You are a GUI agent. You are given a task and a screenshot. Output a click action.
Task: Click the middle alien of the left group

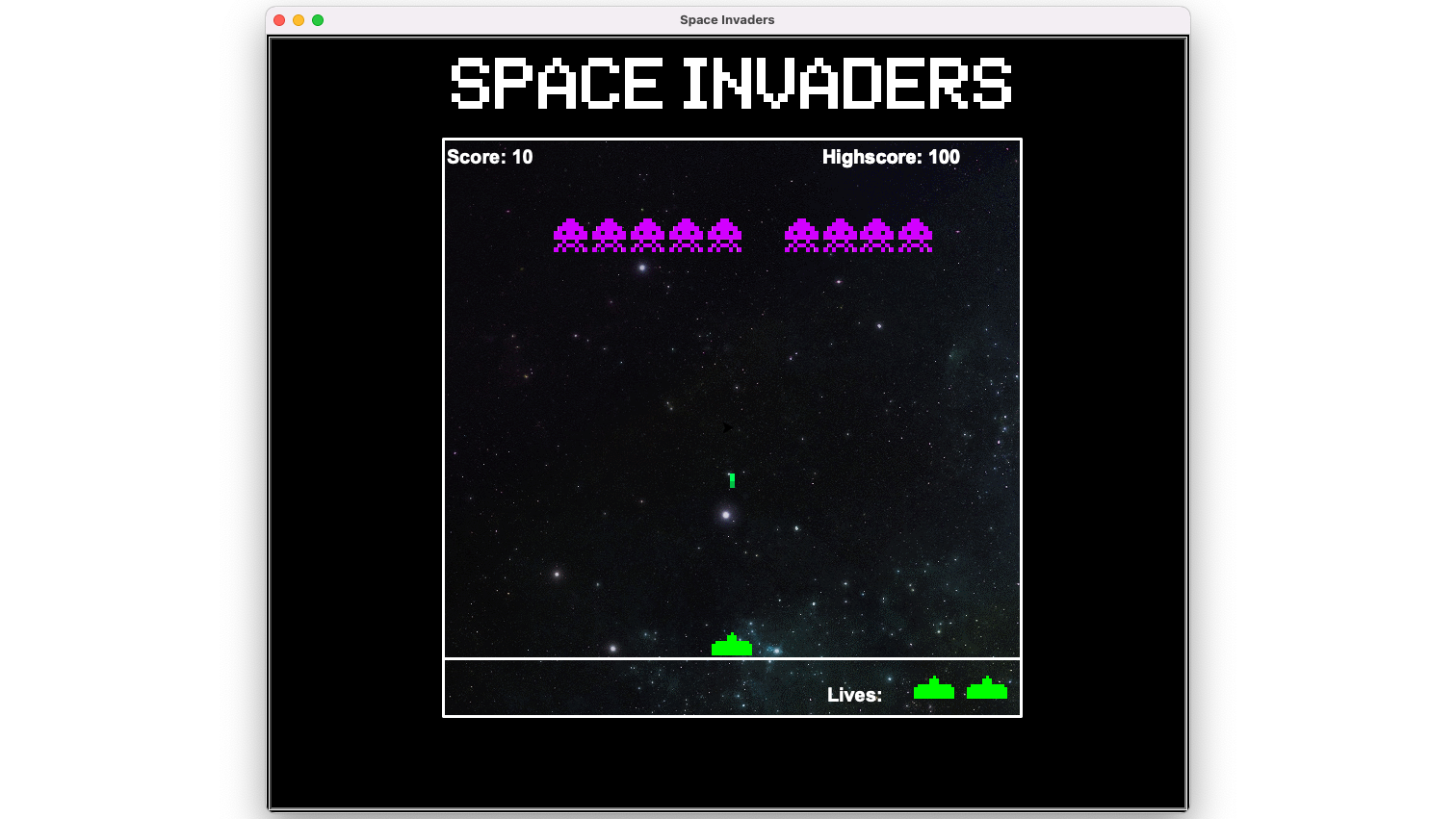pyautogui.click(x=645, y=236)
